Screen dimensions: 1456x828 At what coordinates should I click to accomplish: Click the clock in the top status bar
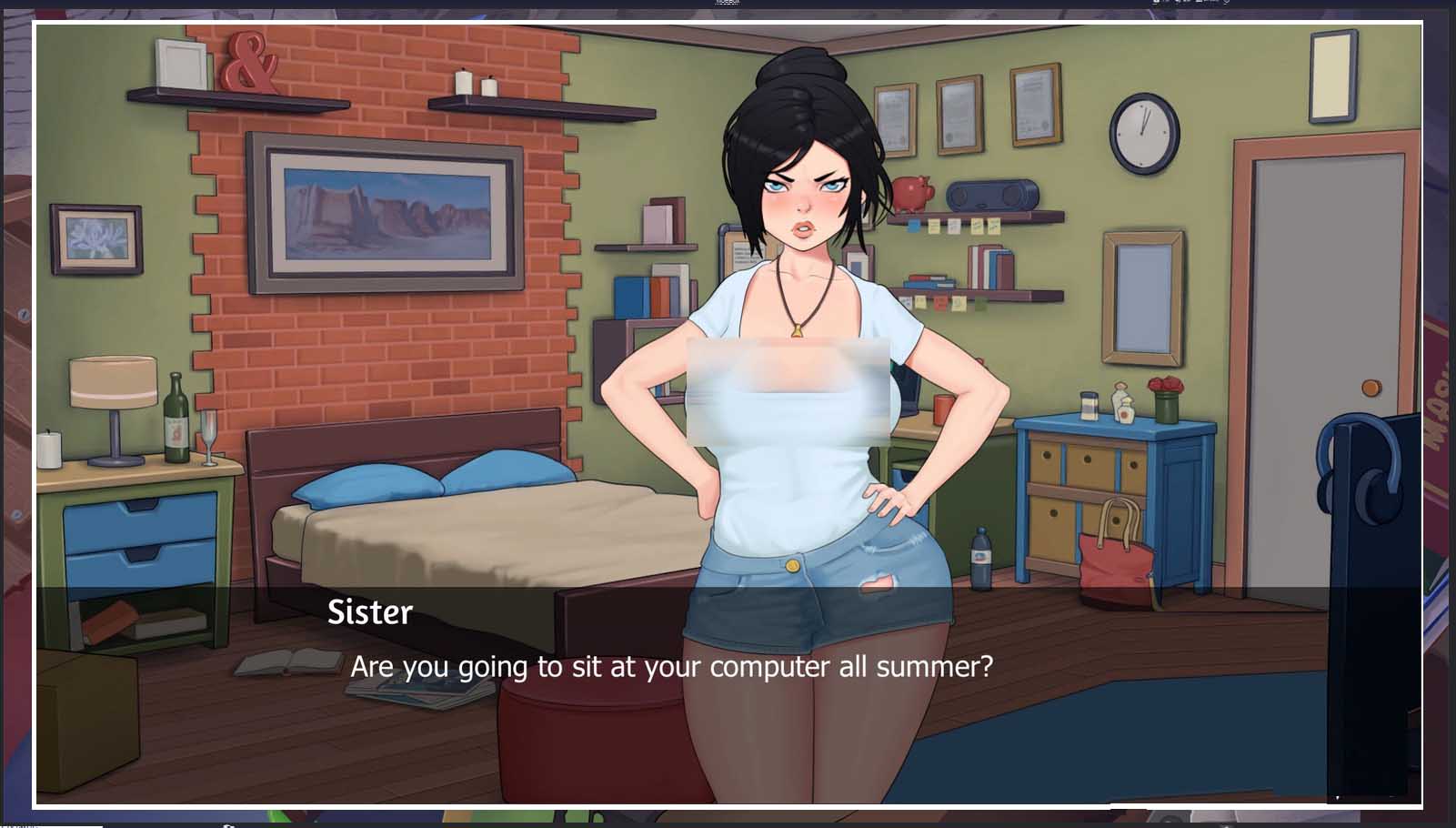[728, 3]
